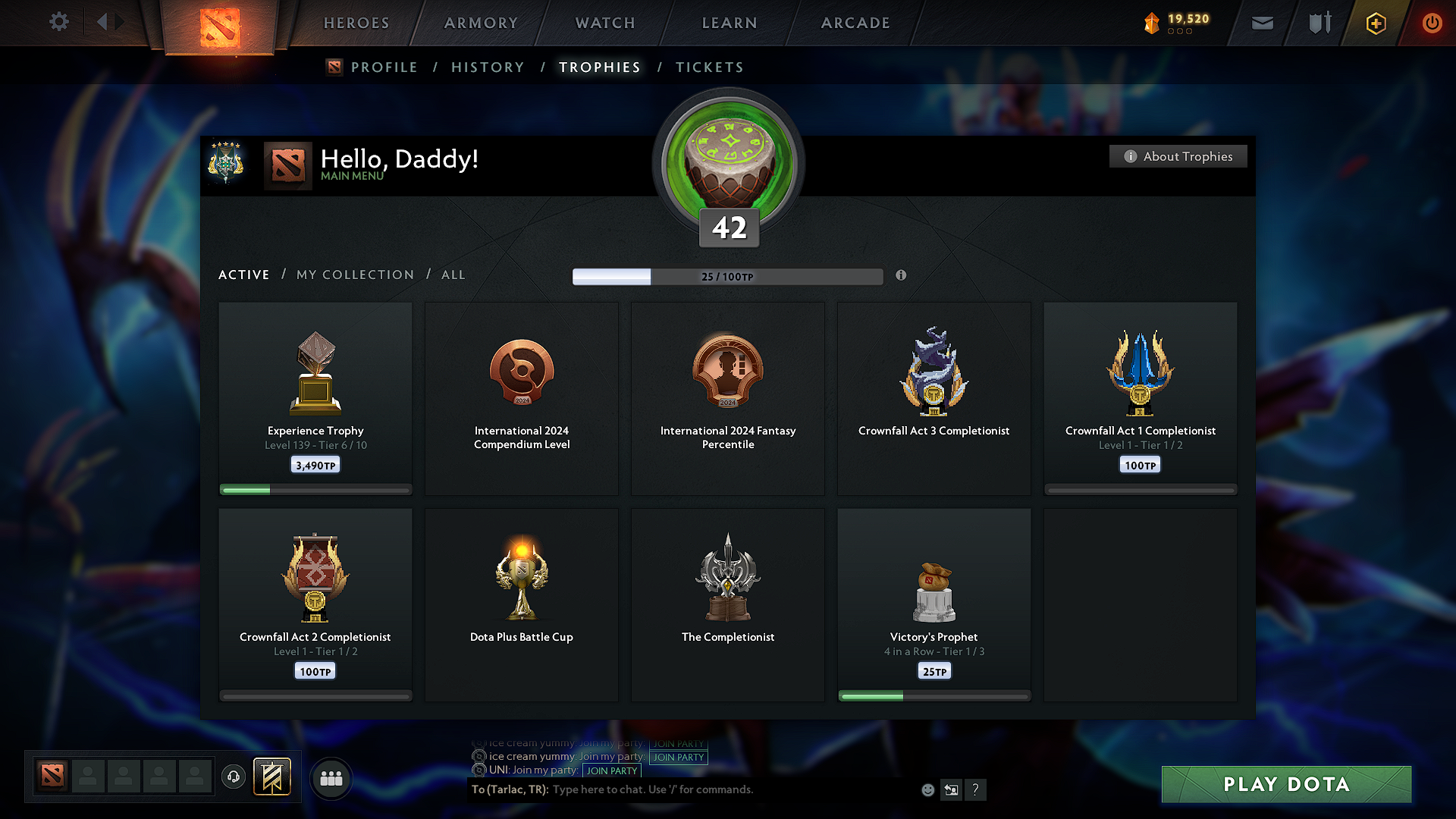Open the settings gear
This screenshot has width=1456, height=819.
coord(58,22)
